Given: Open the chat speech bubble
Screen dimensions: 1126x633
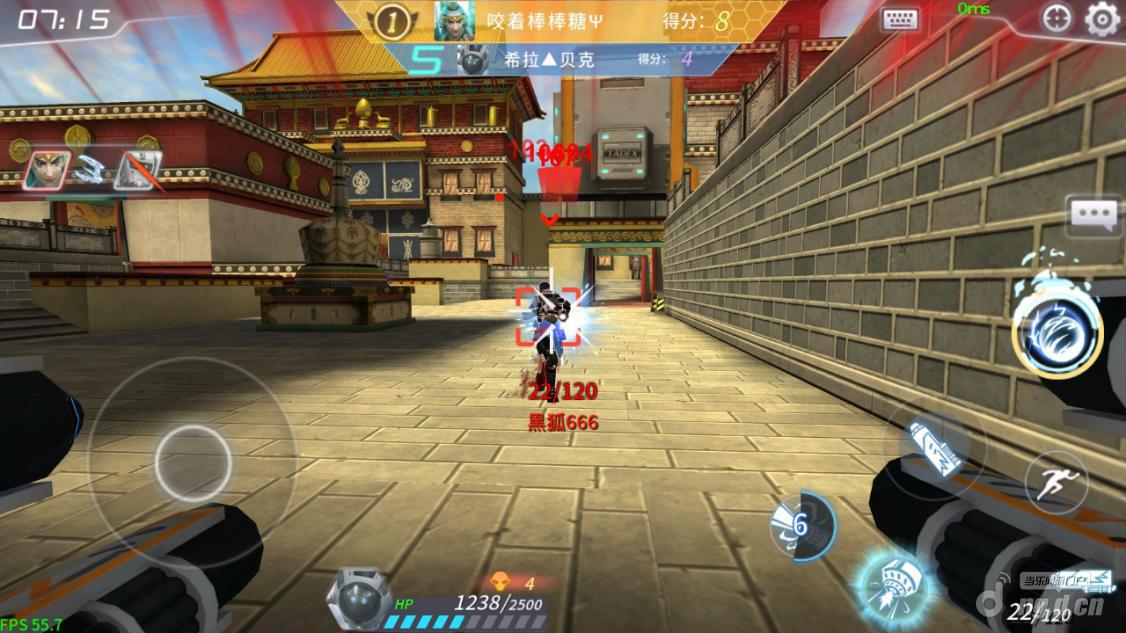Looking at the screenshot, I should pyautogui.click(x=1093, y=215).
